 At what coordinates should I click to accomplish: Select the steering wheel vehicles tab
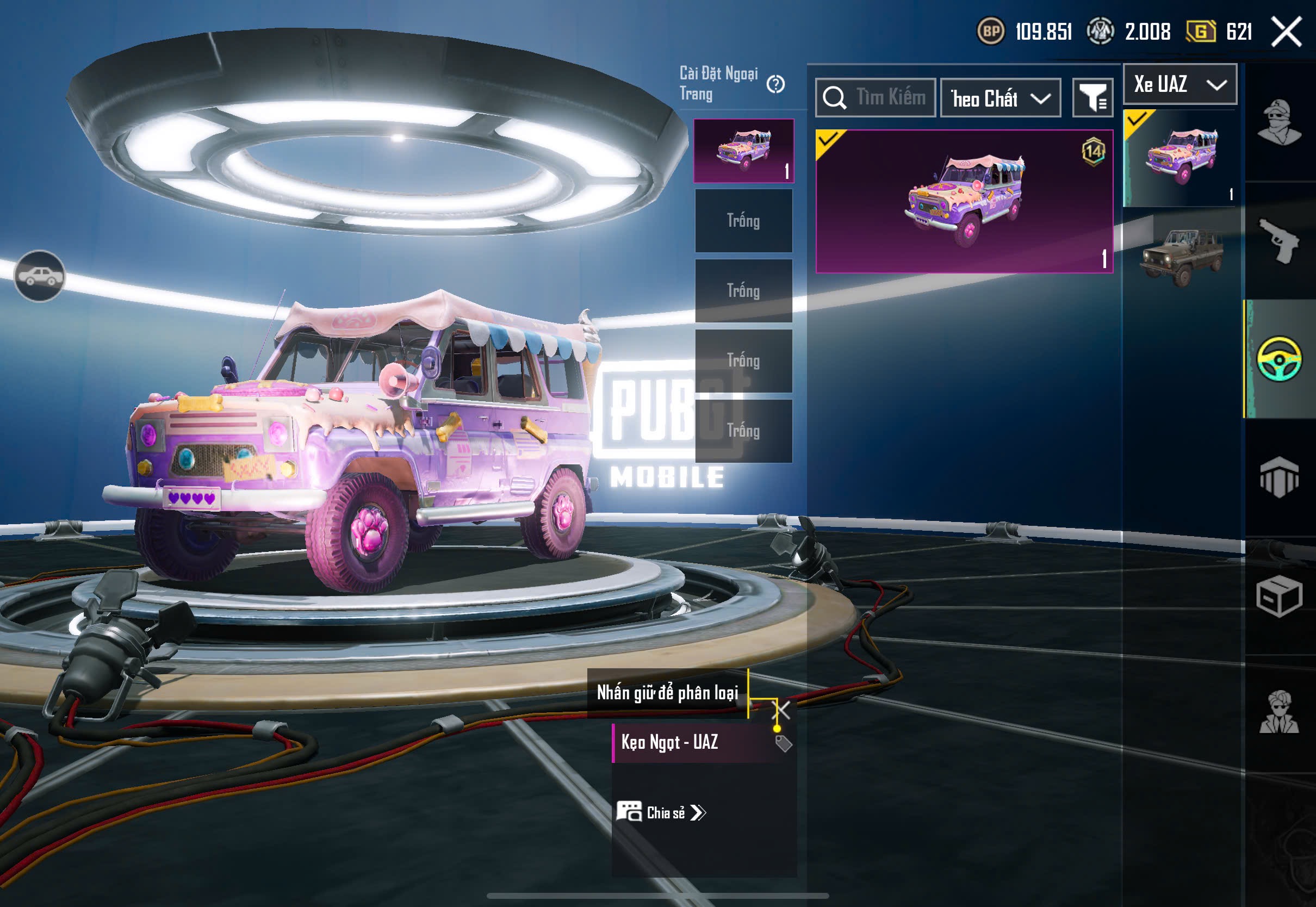(x=1279, y=359)
